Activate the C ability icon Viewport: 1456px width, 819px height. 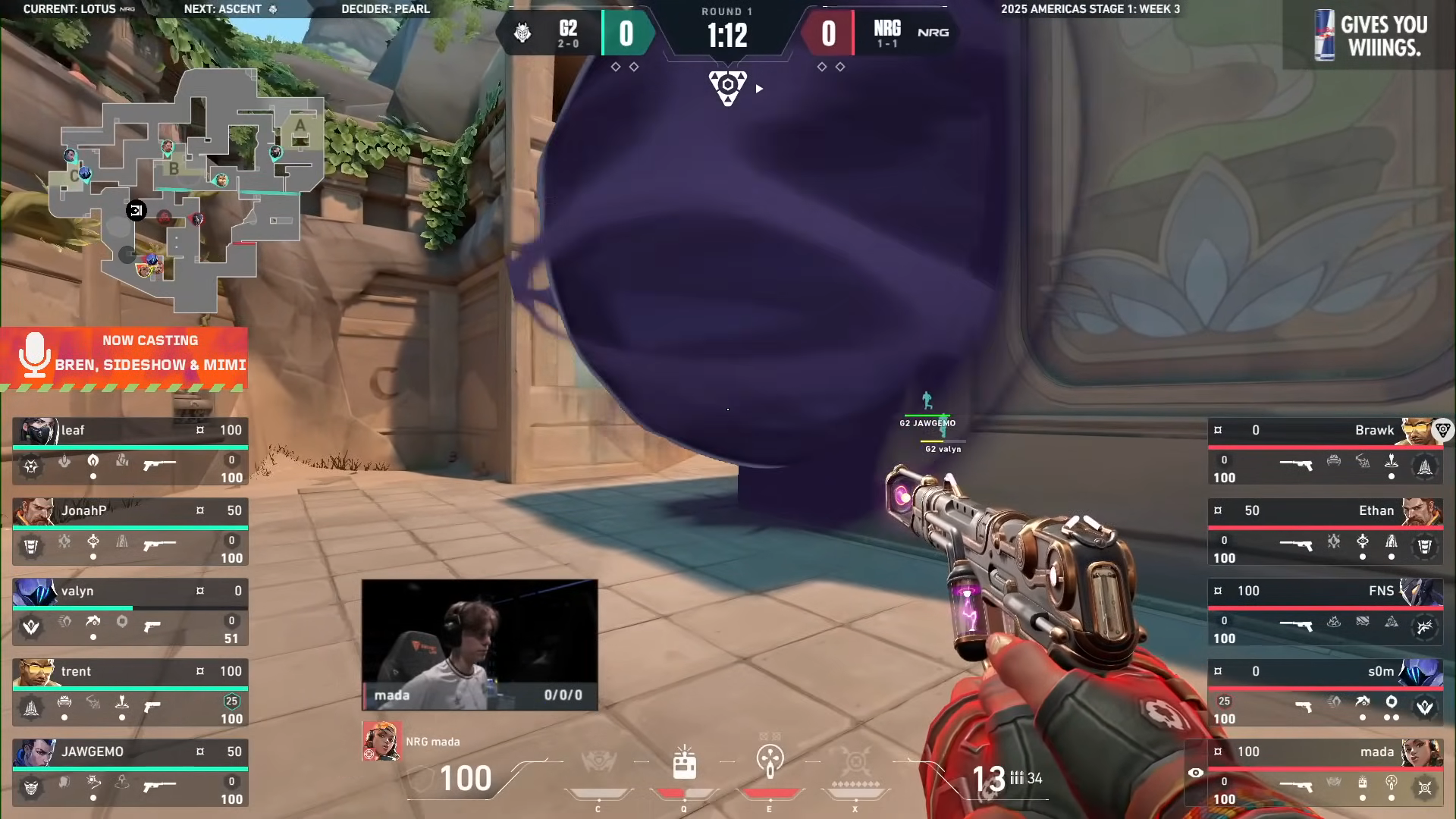click(x=598, y=761)
